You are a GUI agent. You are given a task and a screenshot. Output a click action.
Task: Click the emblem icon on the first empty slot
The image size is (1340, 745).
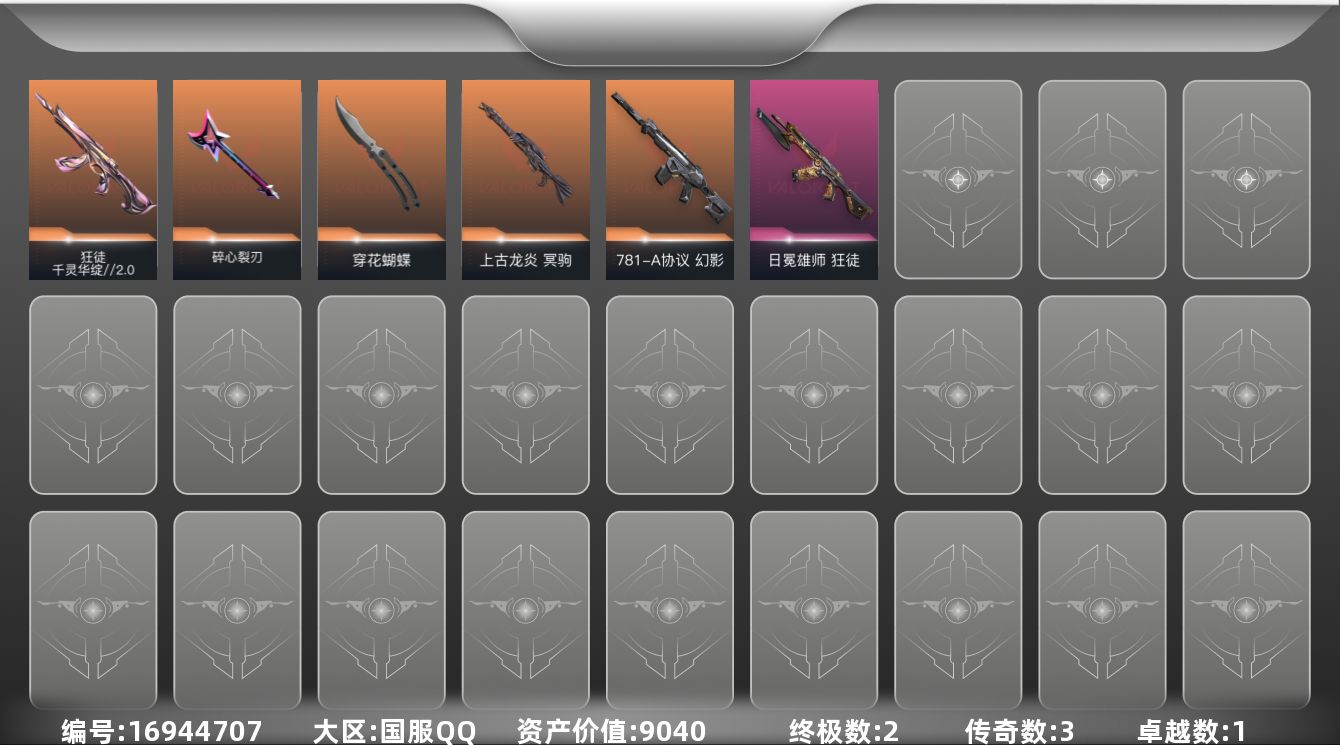(x=957, y=178)
